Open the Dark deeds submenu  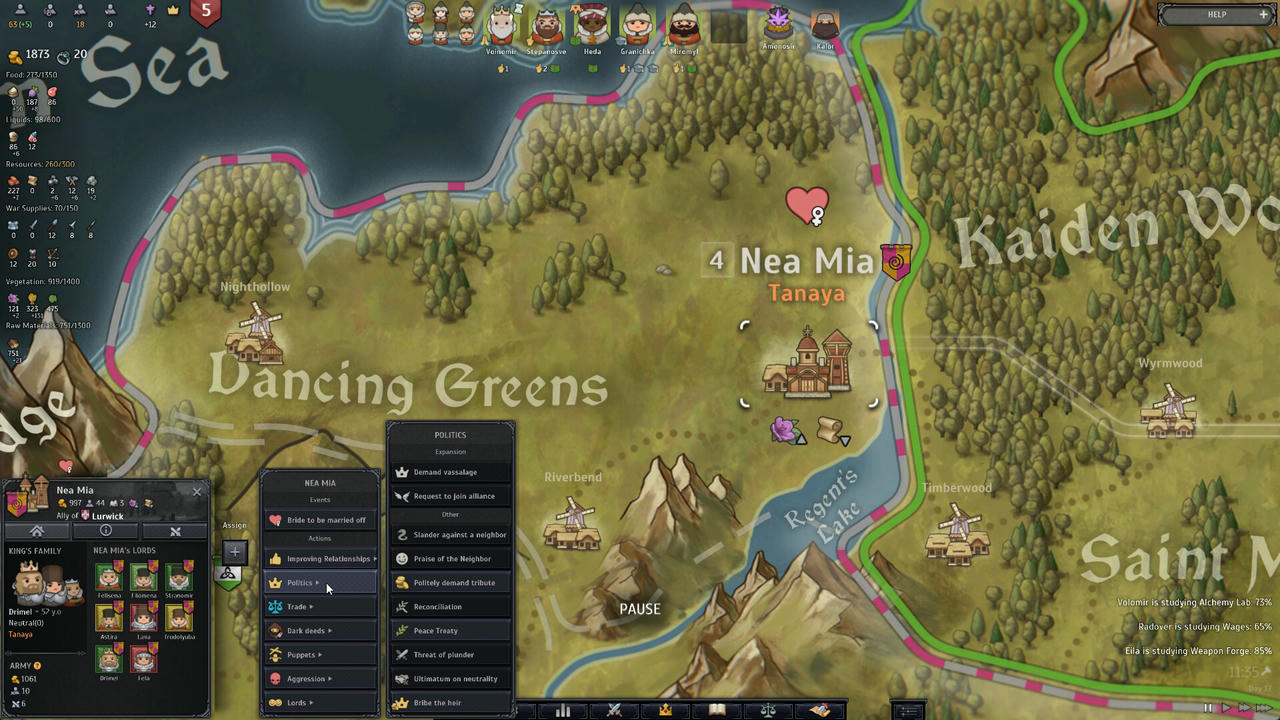pyautogui.click(x=320, y=631)
